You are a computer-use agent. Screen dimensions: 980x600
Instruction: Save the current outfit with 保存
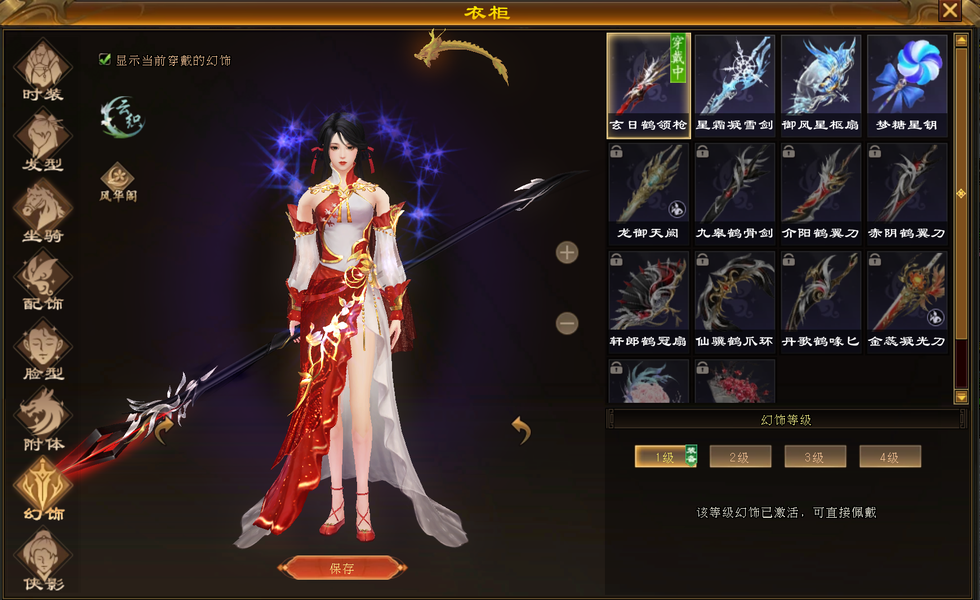[342, 568]
